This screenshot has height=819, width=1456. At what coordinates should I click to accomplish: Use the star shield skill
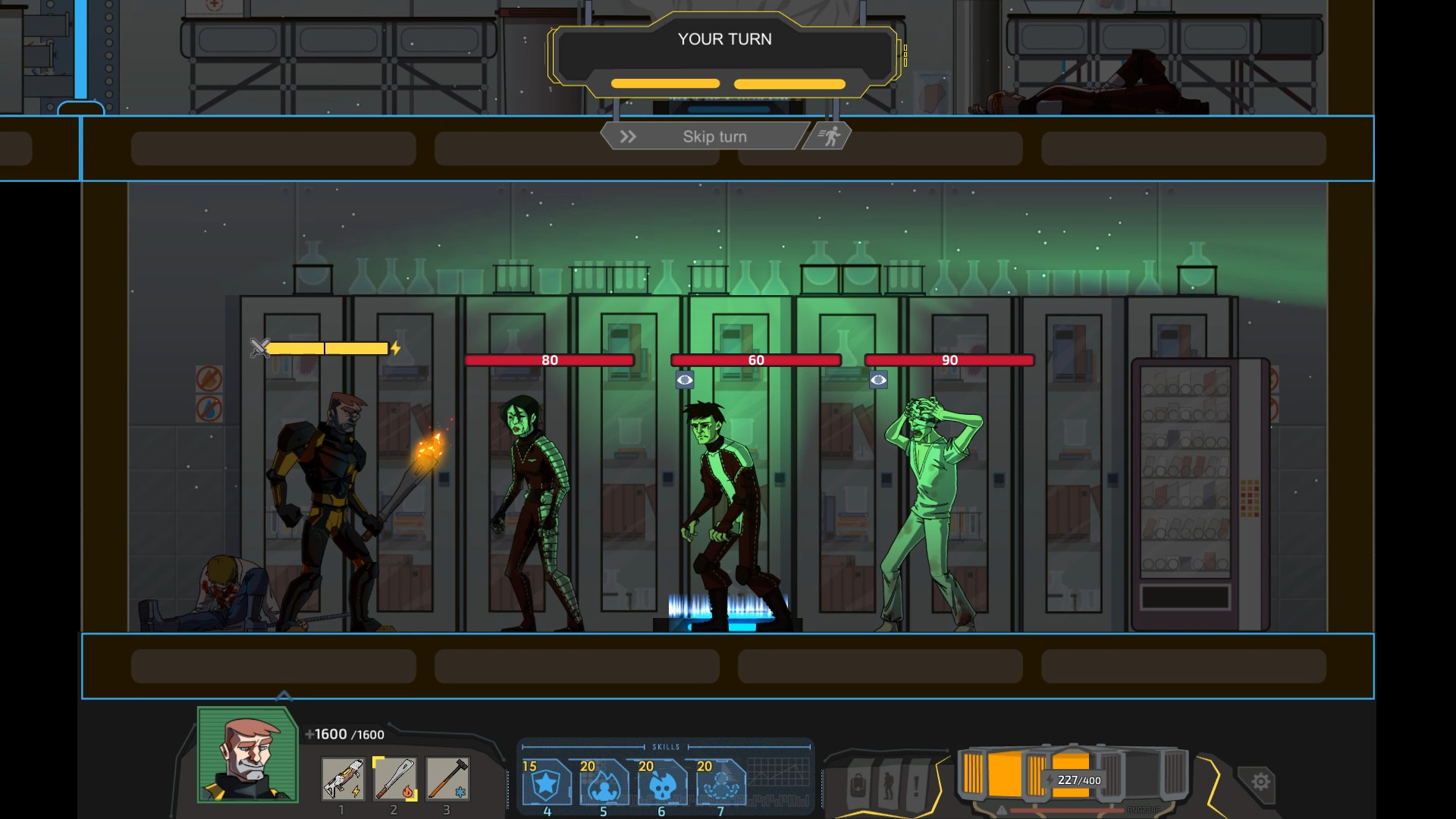point(546,783)
